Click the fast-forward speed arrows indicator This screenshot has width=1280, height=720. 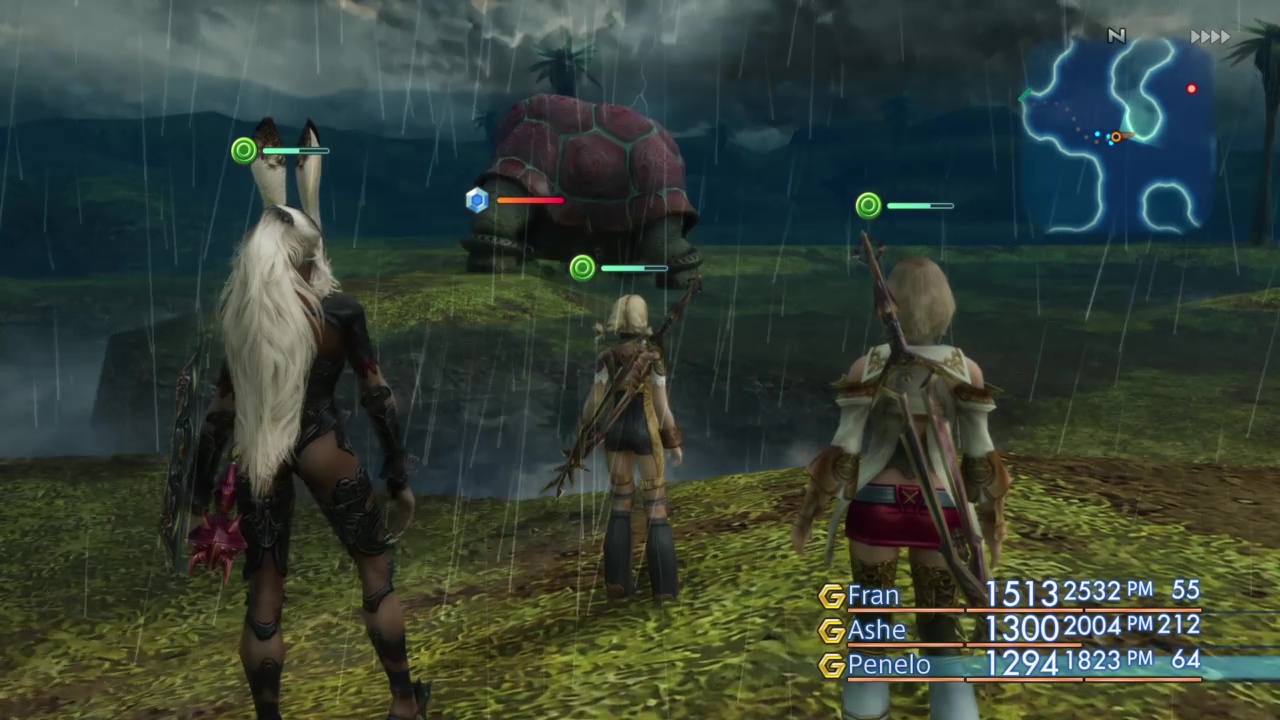(x=1209, y=37)
